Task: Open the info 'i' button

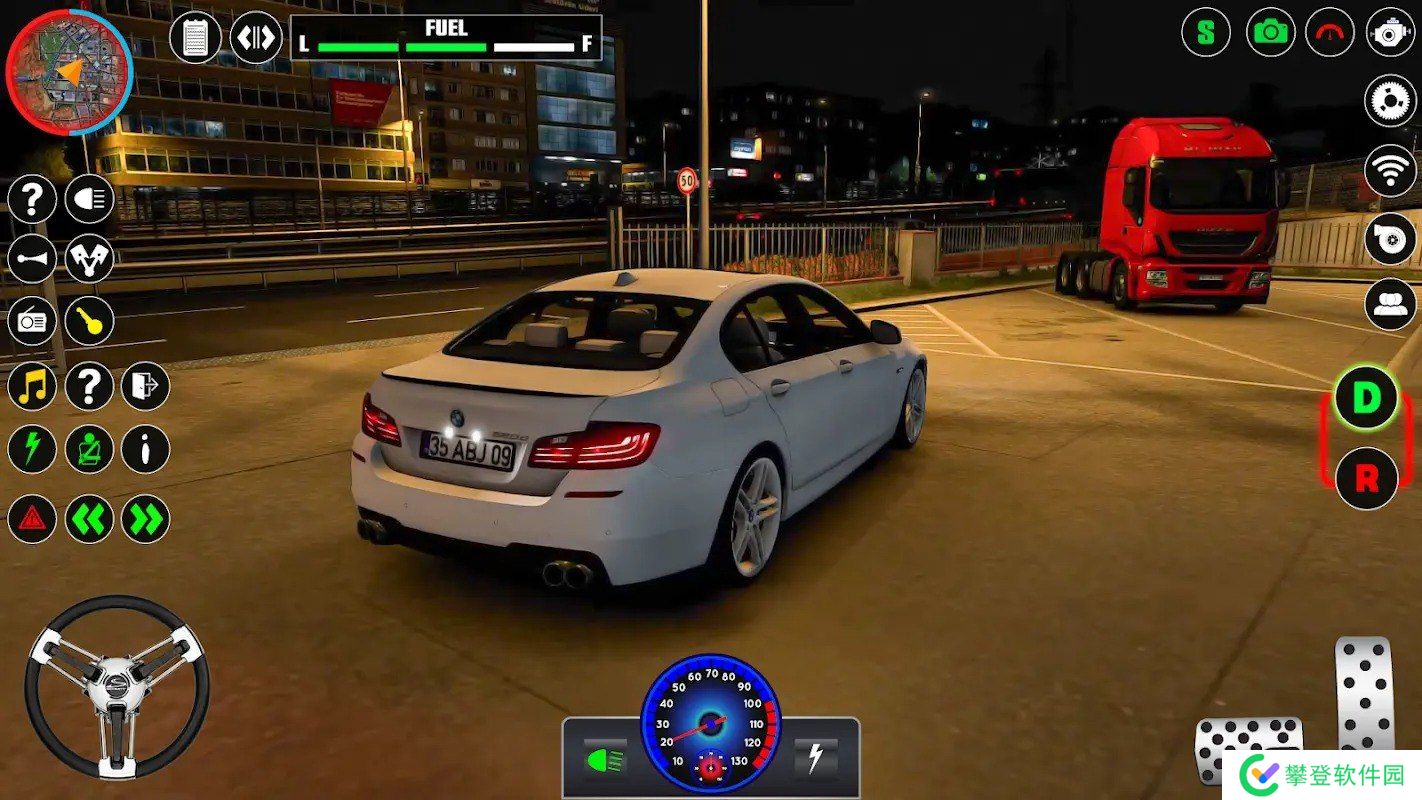Action: [145, 449]
